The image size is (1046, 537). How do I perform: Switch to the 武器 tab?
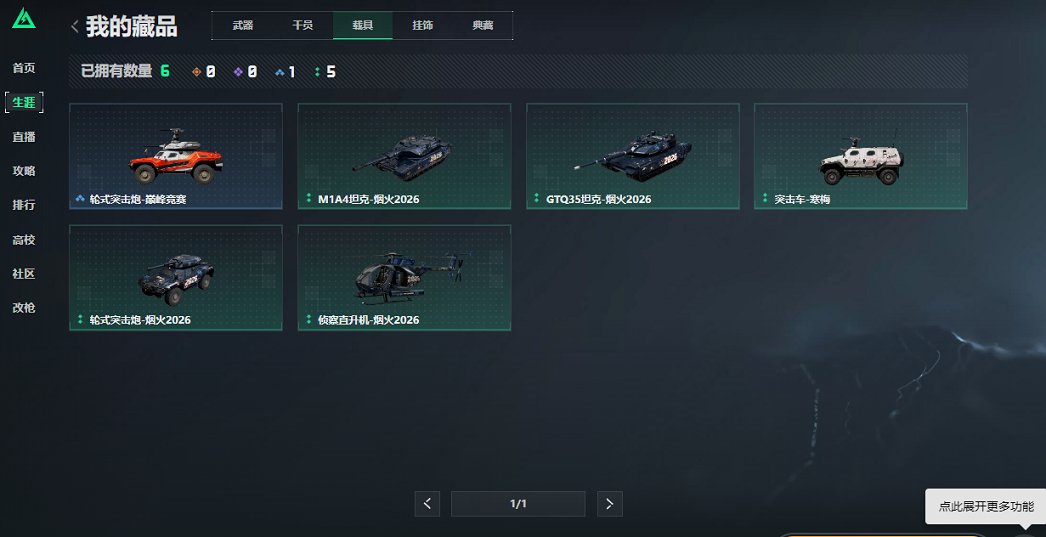click(242, 25)
